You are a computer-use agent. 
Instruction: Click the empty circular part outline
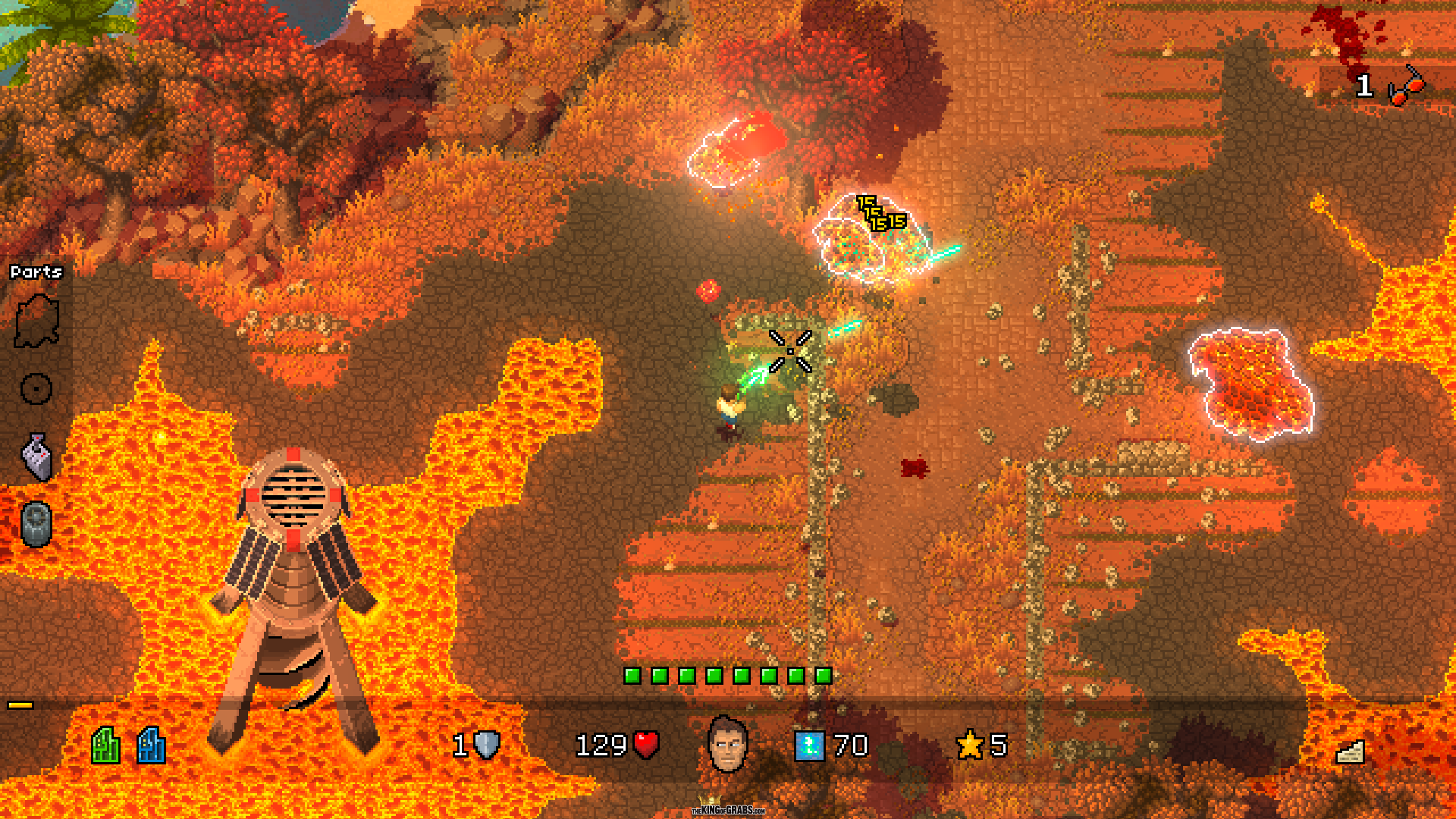(36, 389)
